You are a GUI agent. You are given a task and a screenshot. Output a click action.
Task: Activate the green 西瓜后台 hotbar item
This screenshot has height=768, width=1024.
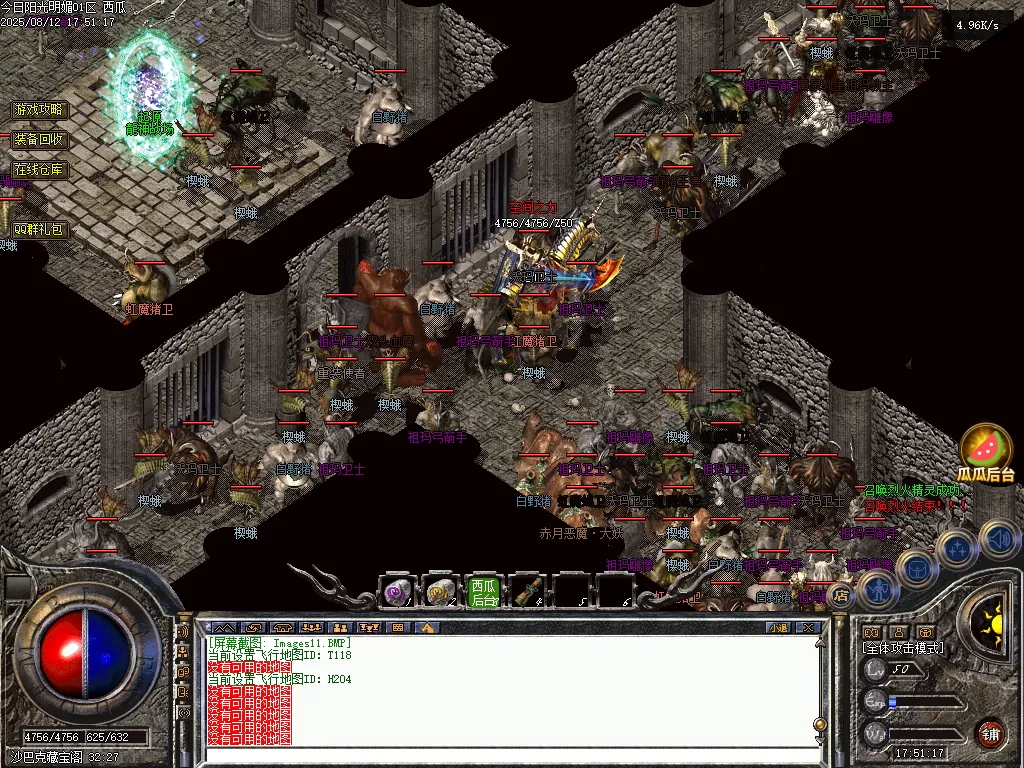coord(484,593)
